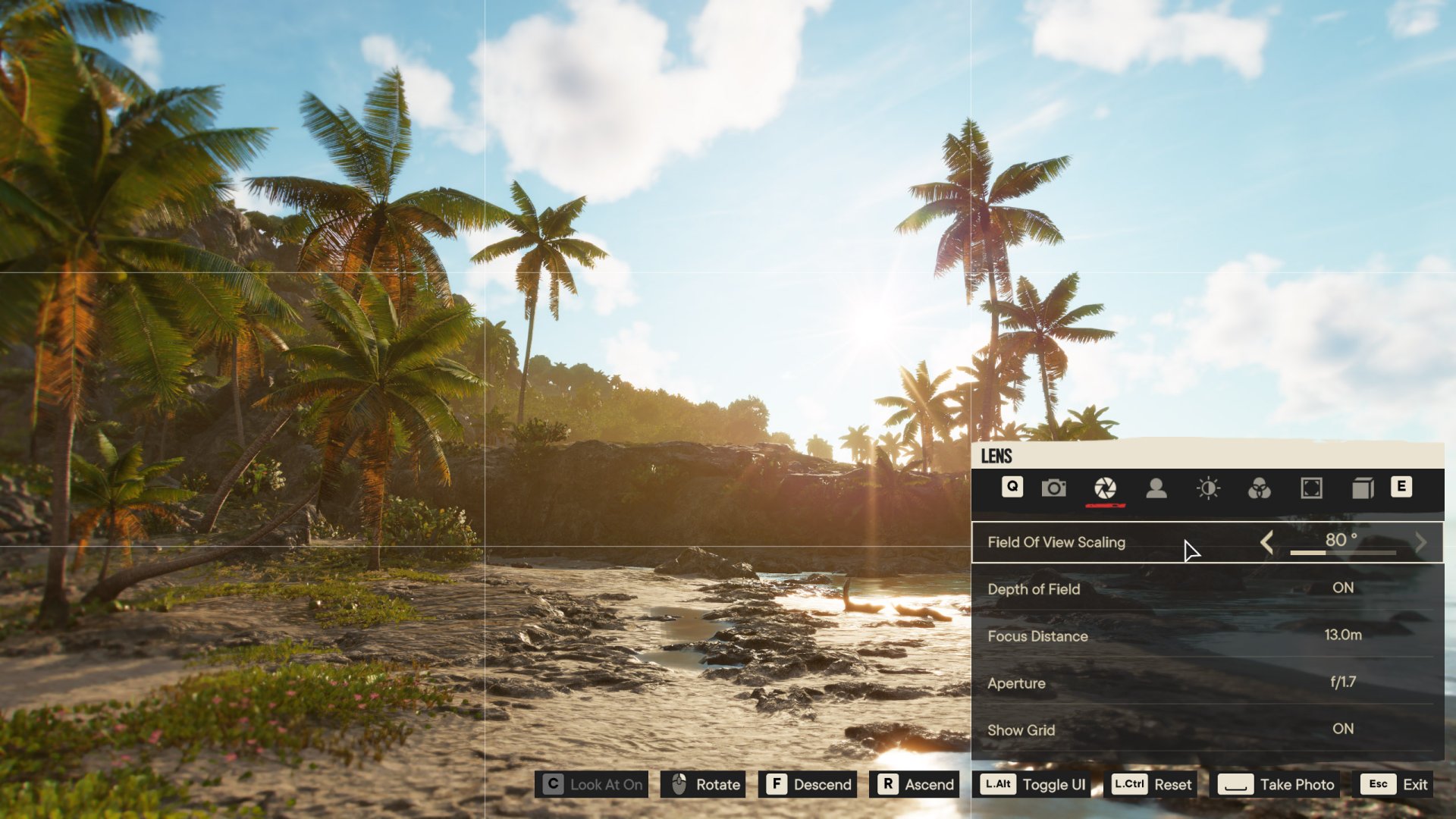The height and width of the screenshot is (819, 1456).
Task: Exit photo mode
Action: coord(1396,784)
